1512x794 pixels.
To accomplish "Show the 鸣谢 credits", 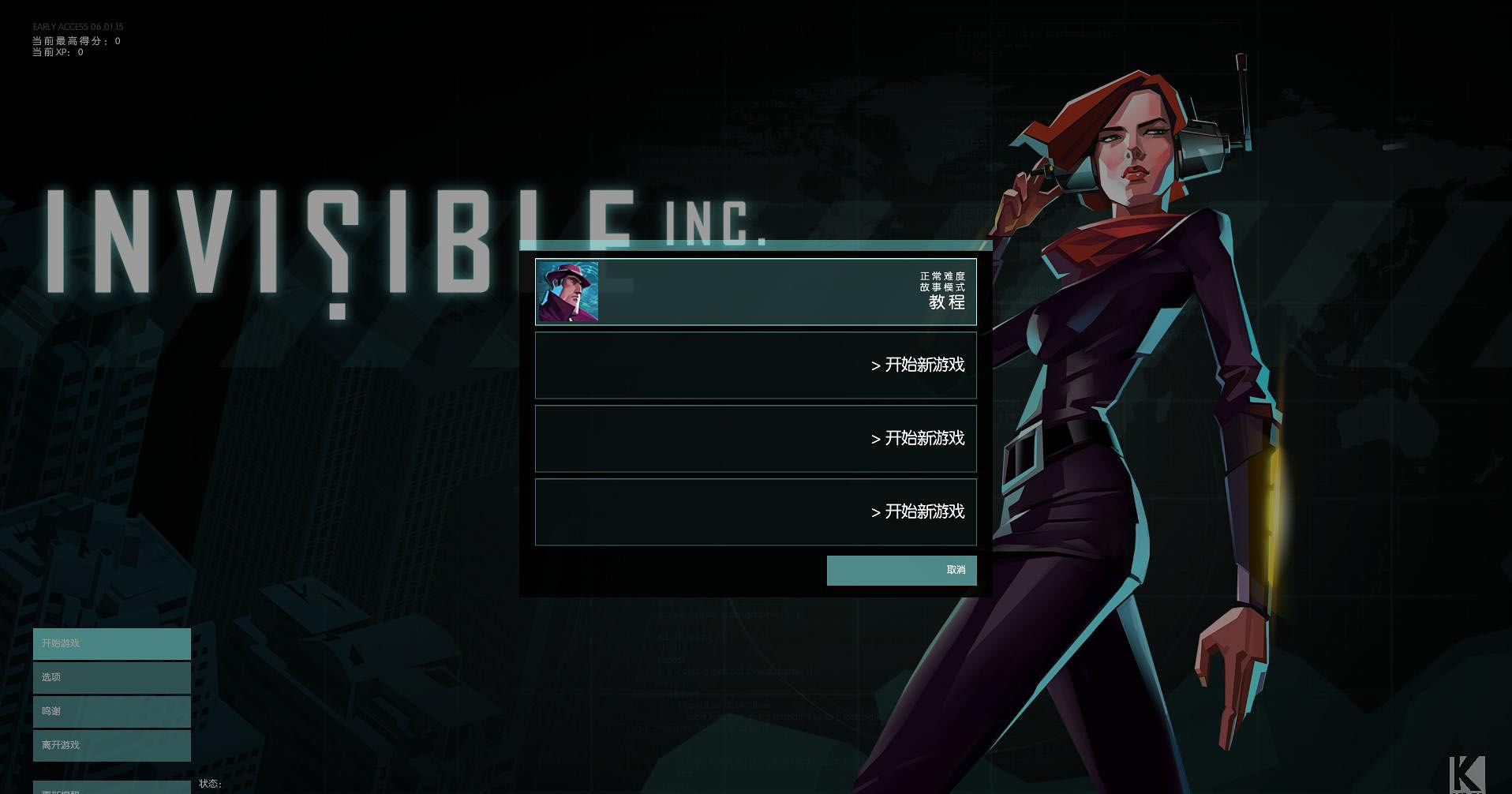I will click(112, 712).
